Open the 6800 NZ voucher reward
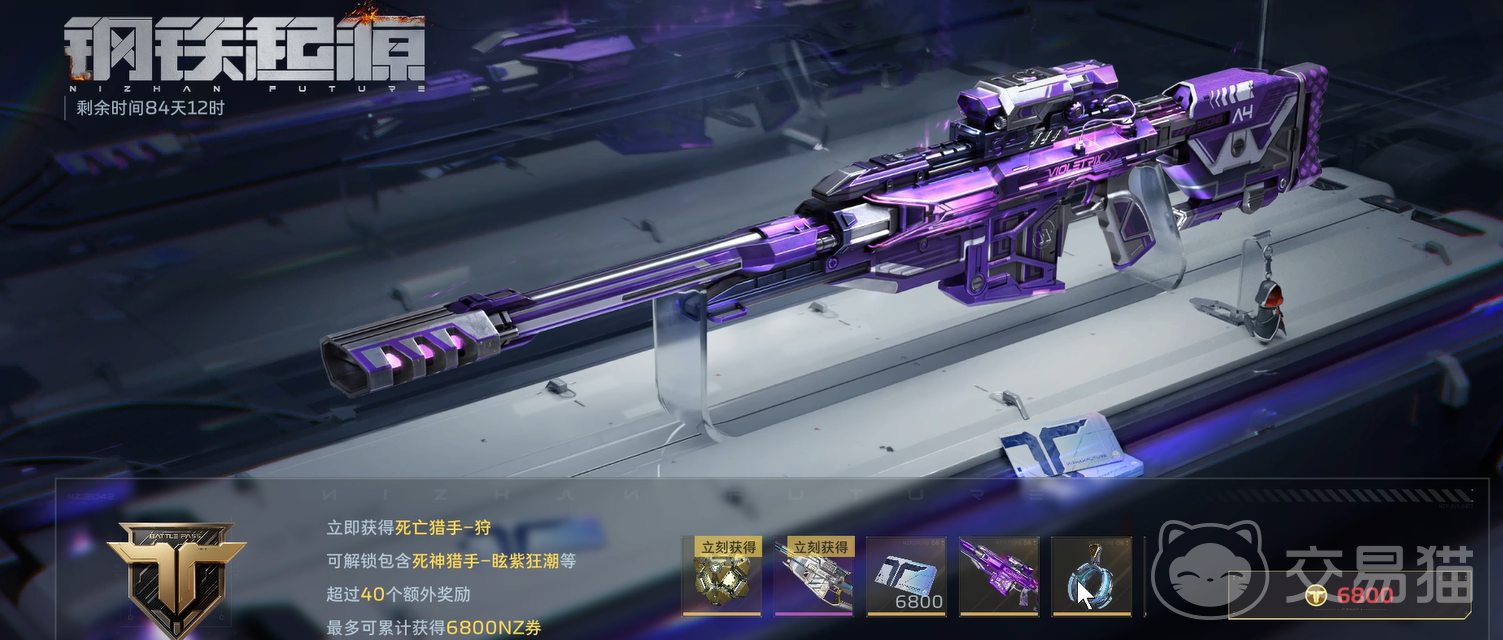1503x640 pixels. [x=906, y=576]
